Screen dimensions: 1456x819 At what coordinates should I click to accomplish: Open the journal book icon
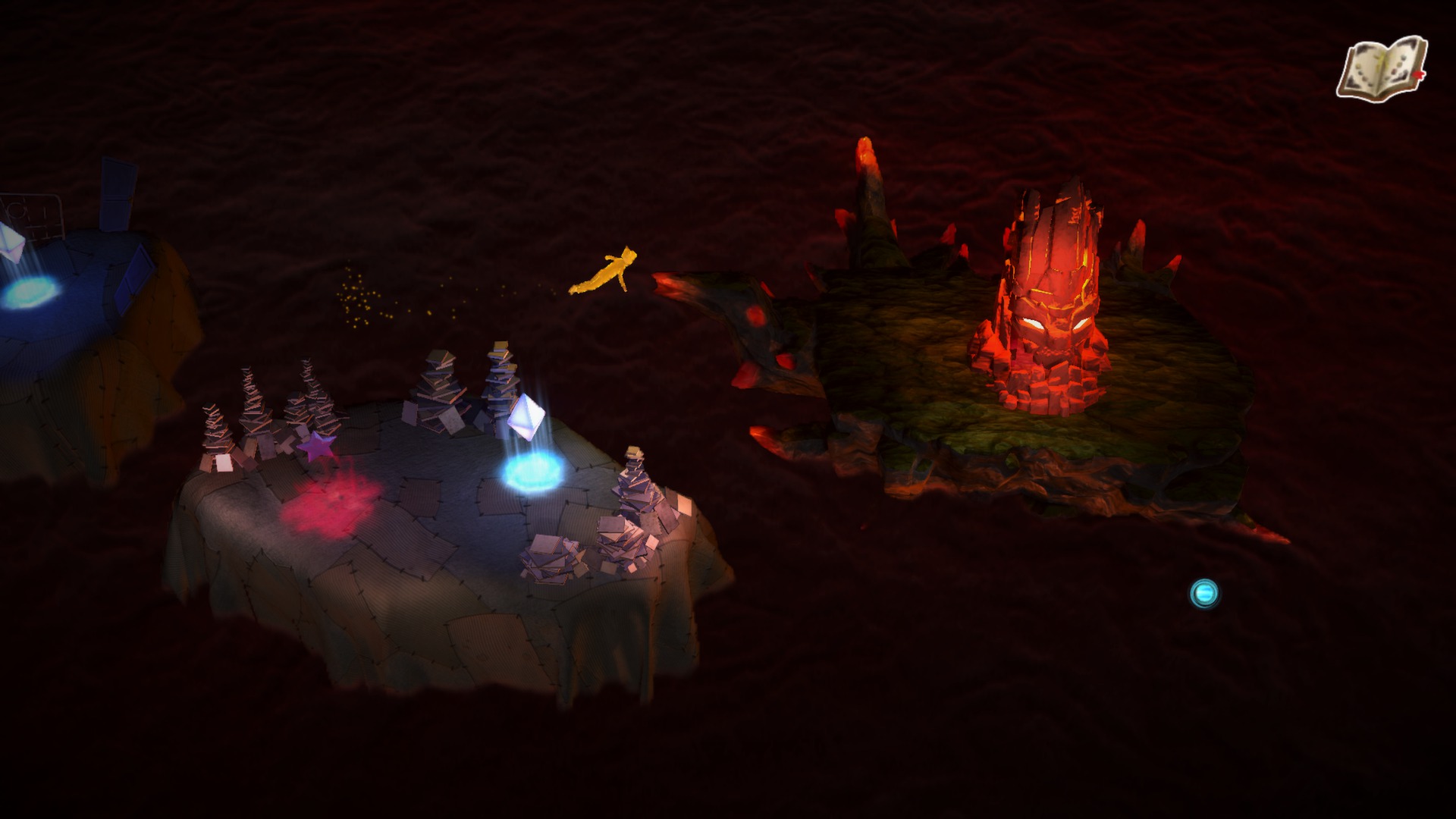click(x=1381, y=69)
